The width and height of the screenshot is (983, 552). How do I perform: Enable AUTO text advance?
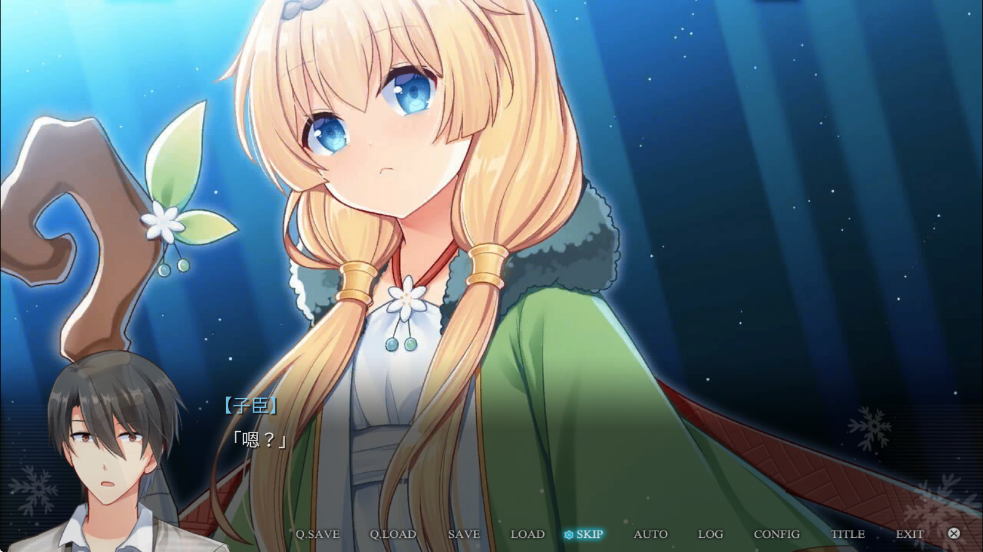650,534
